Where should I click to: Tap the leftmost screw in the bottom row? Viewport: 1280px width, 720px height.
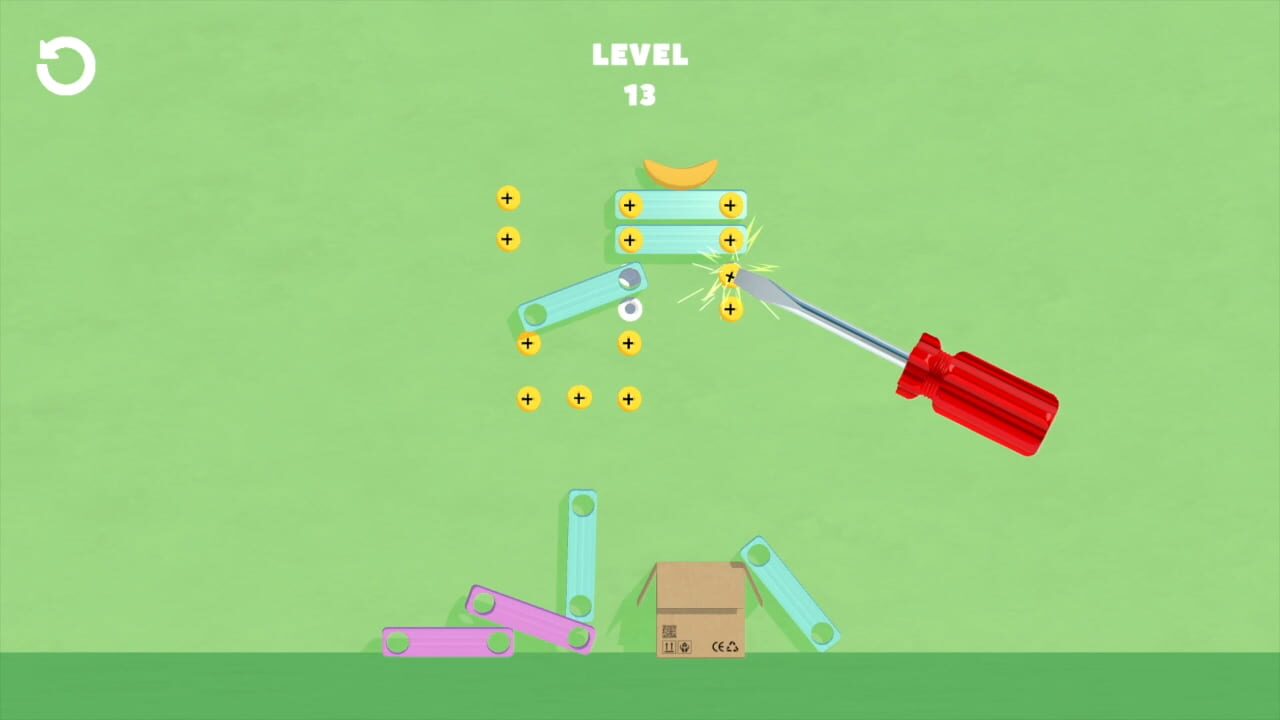click(528, 398)
